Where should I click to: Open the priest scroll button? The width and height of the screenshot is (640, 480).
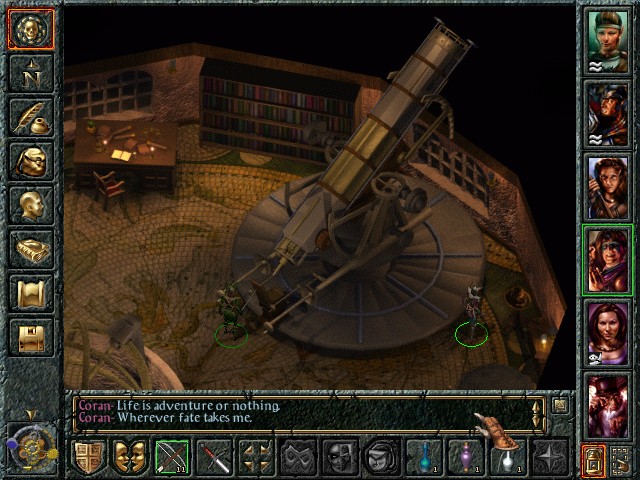pos(29,293)
